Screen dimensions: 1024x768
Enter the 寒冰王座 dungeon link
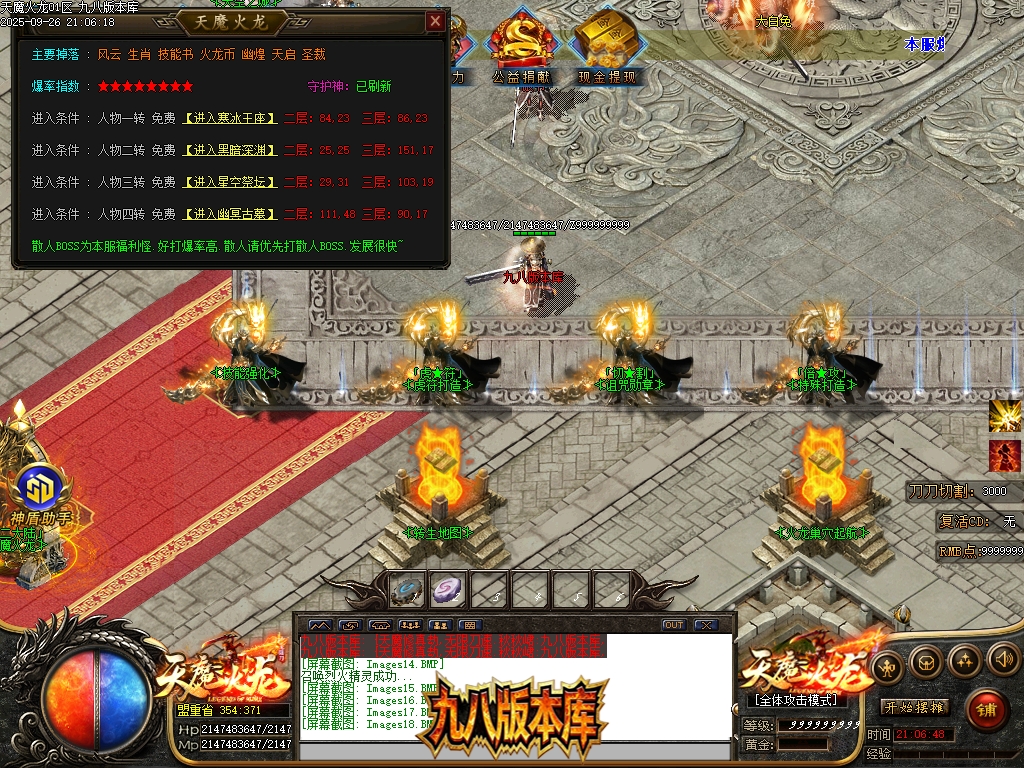tap(229, 118)
